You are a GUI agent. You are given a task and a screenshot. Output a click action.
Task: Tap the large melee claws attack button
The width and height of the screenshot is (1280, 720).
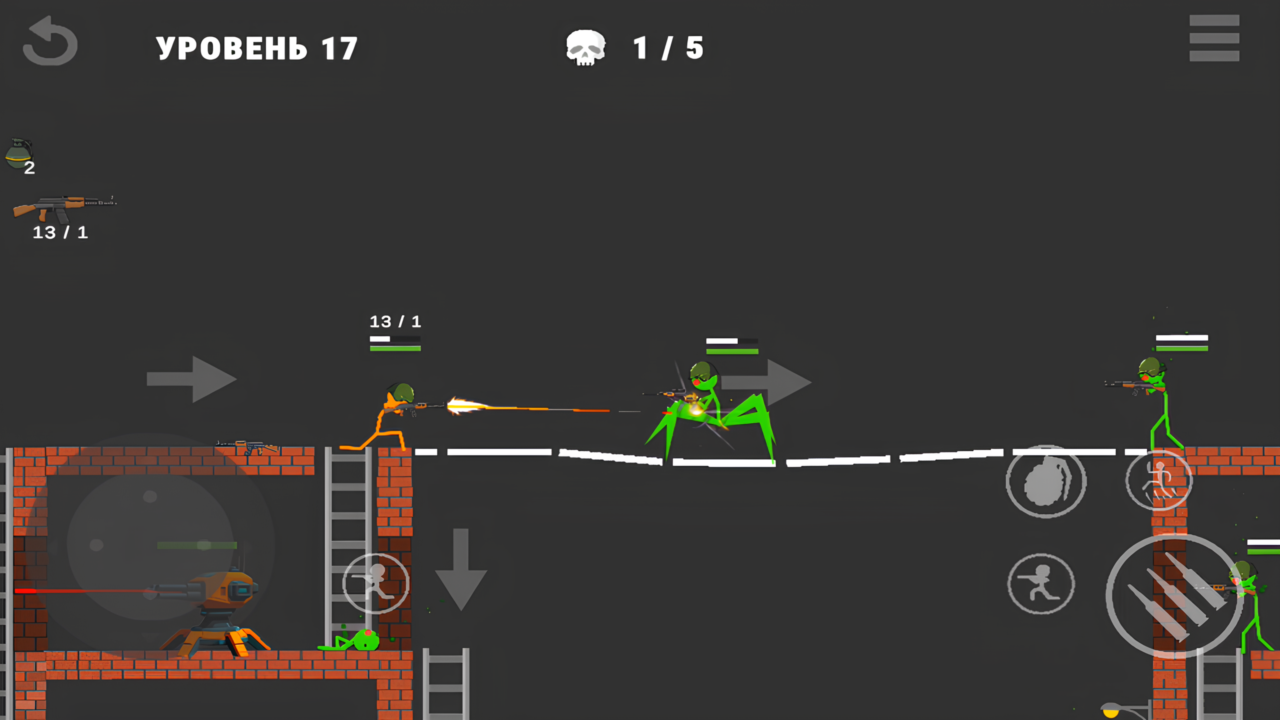tap(1172, 597)
